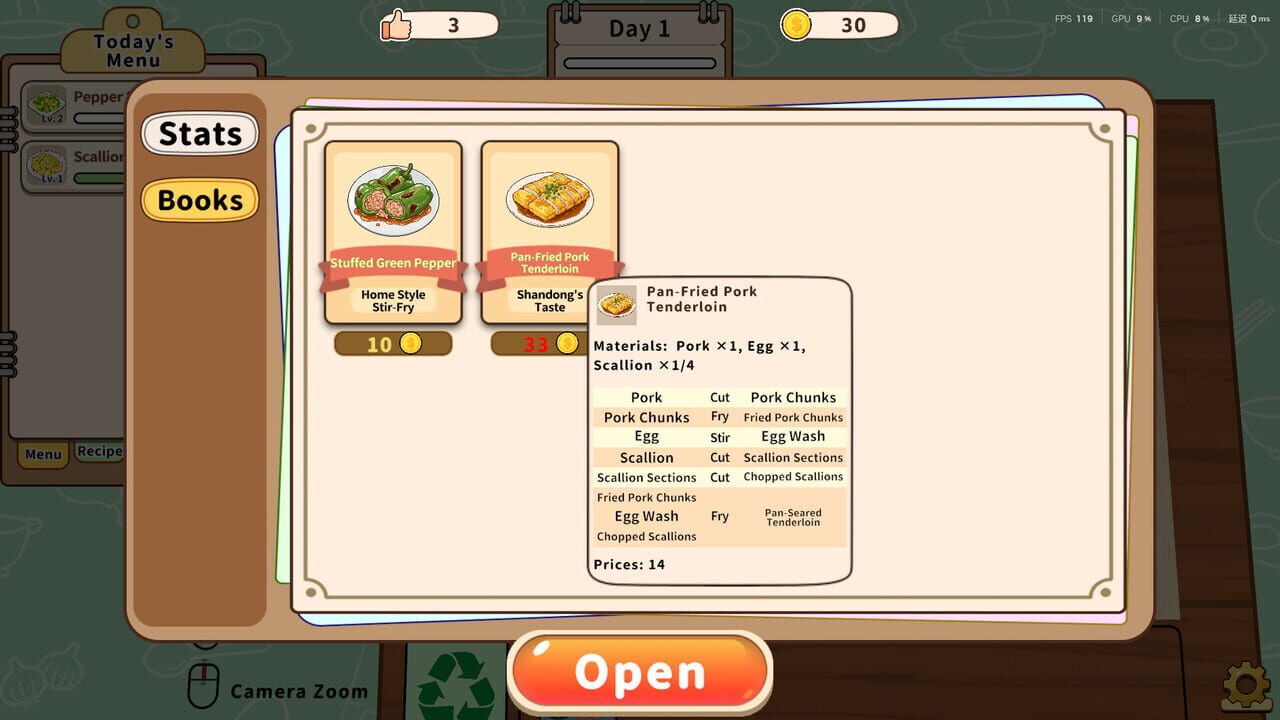
Task: Switch to the Menu tab
Action: click(x=42, y=455)
